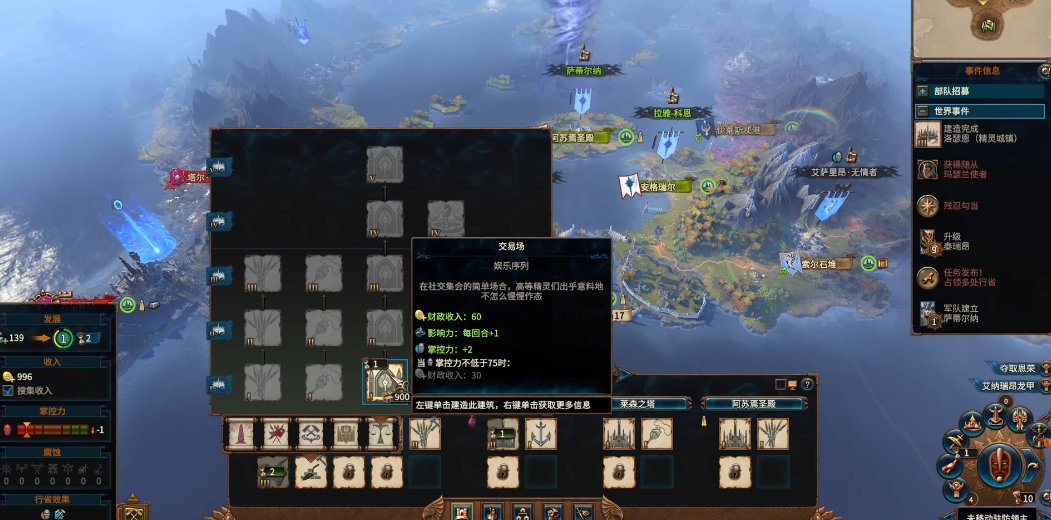Select the anchor port building slot
Image resolution: width=1051 pixels, height=520 pixels.
coord(541,433)
